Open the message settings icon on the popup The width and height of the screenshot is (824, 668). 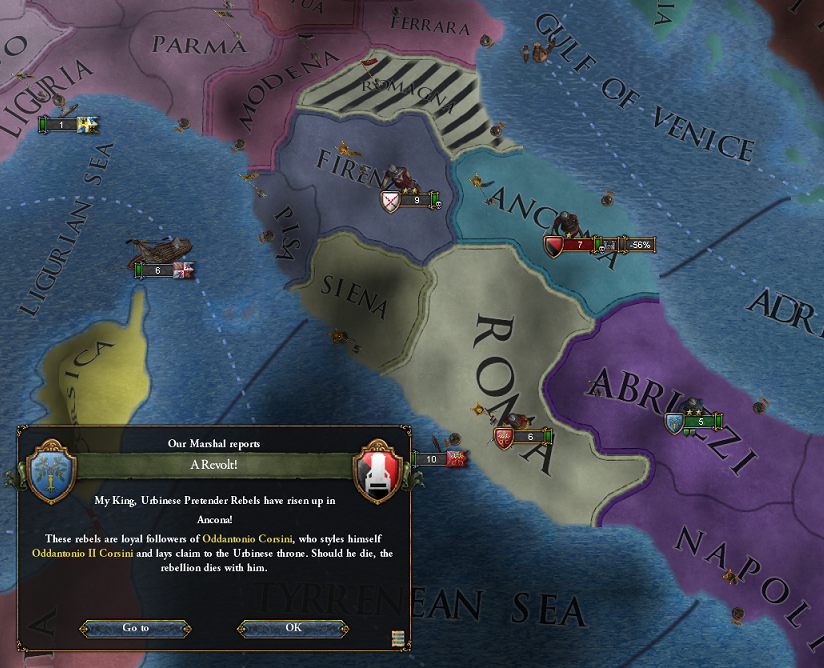(x=399, y=638)
